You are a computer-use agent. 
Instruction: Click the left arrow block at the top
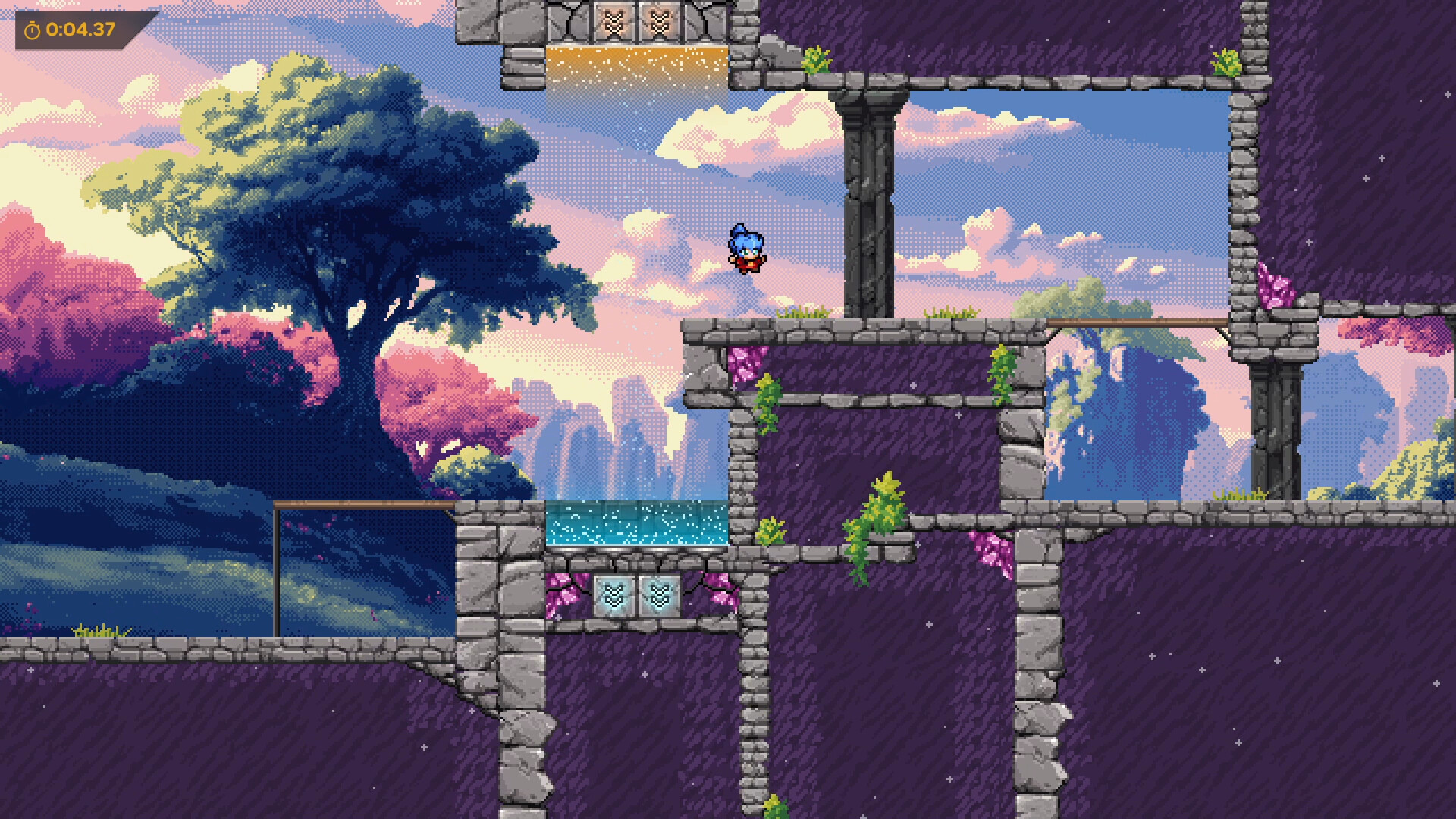[614, 20]
